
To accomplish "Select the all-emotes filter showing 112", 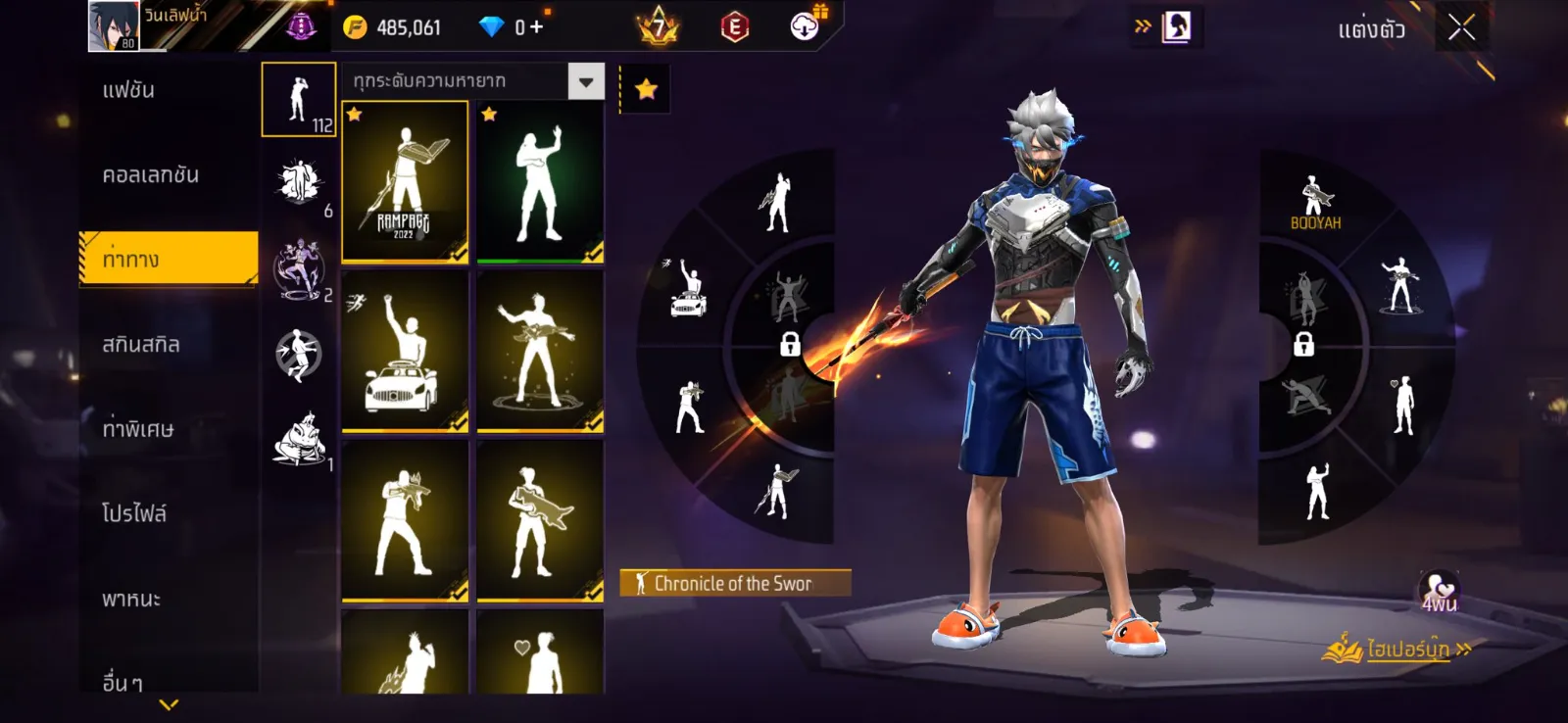I will (299, 100).
